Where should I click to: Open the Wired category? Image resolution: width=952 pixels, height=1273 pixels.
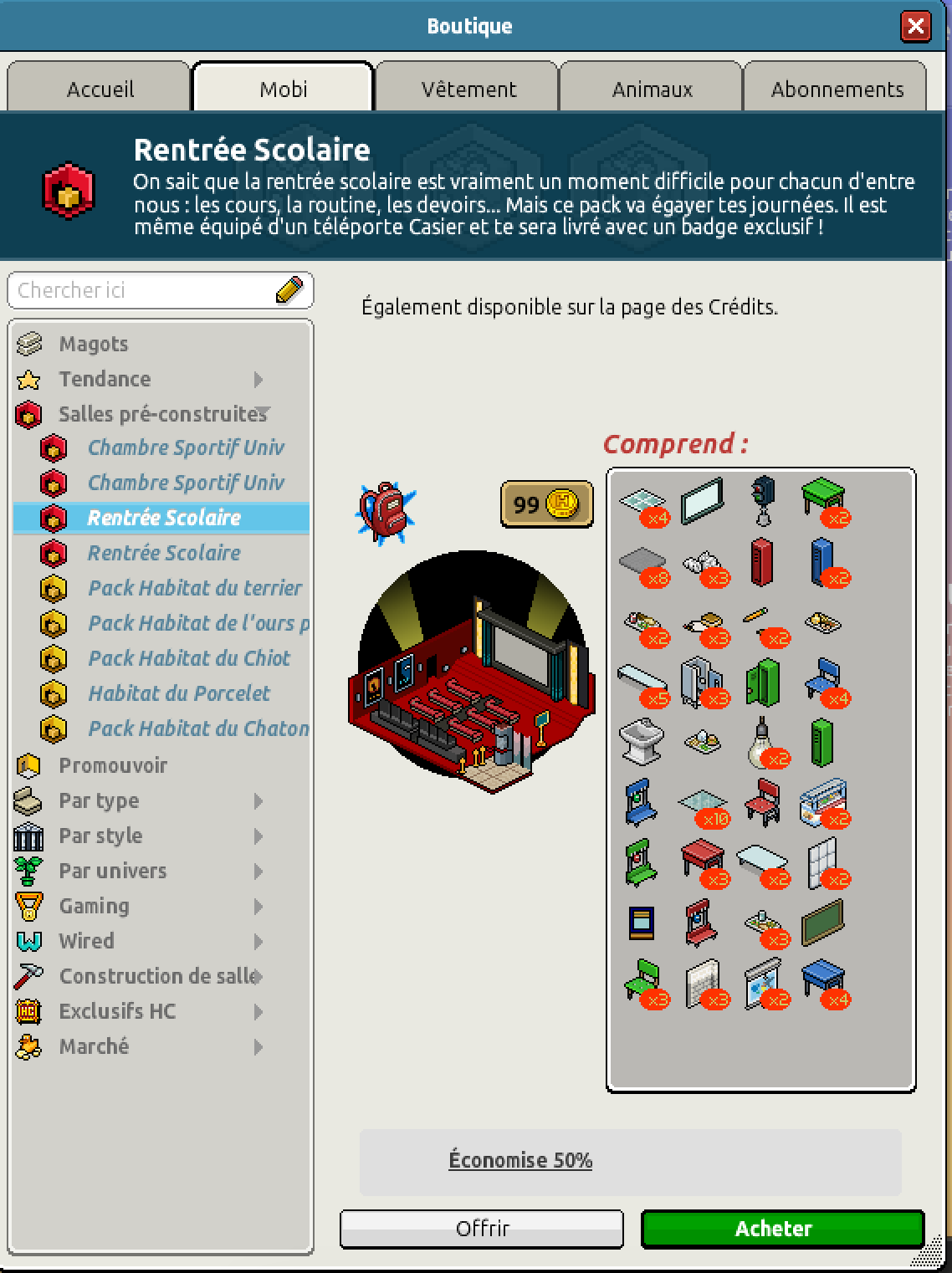[x=86, y=941]
